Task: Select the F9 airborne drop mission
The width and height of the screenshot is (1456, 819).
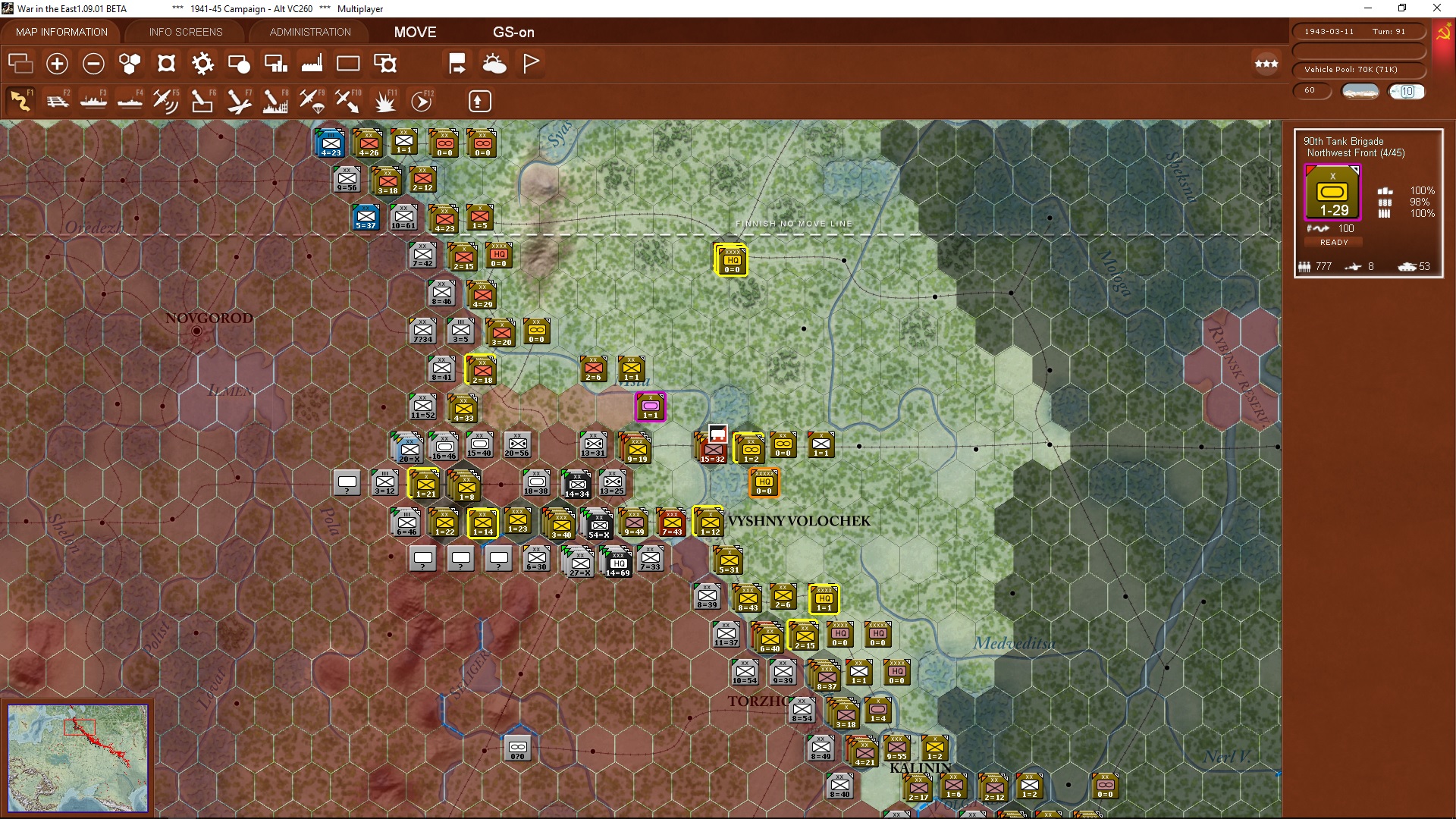Action: click(x=312, y=100)
